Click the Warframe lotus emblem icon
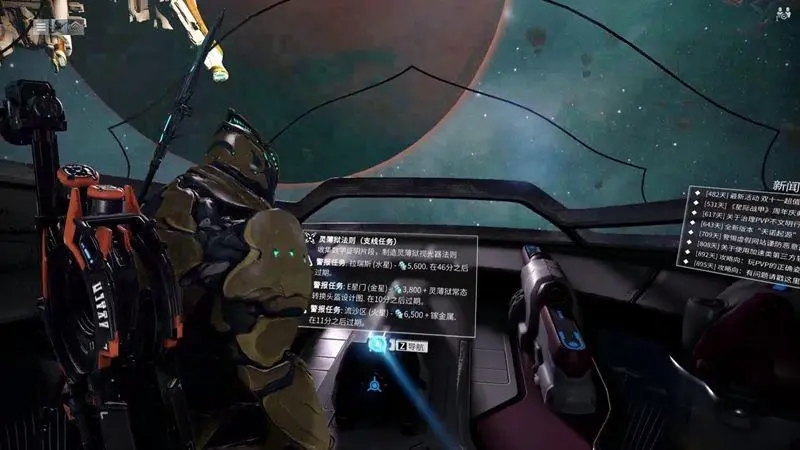Viewport: 800px width, 450px height. [x=59, y=27]
